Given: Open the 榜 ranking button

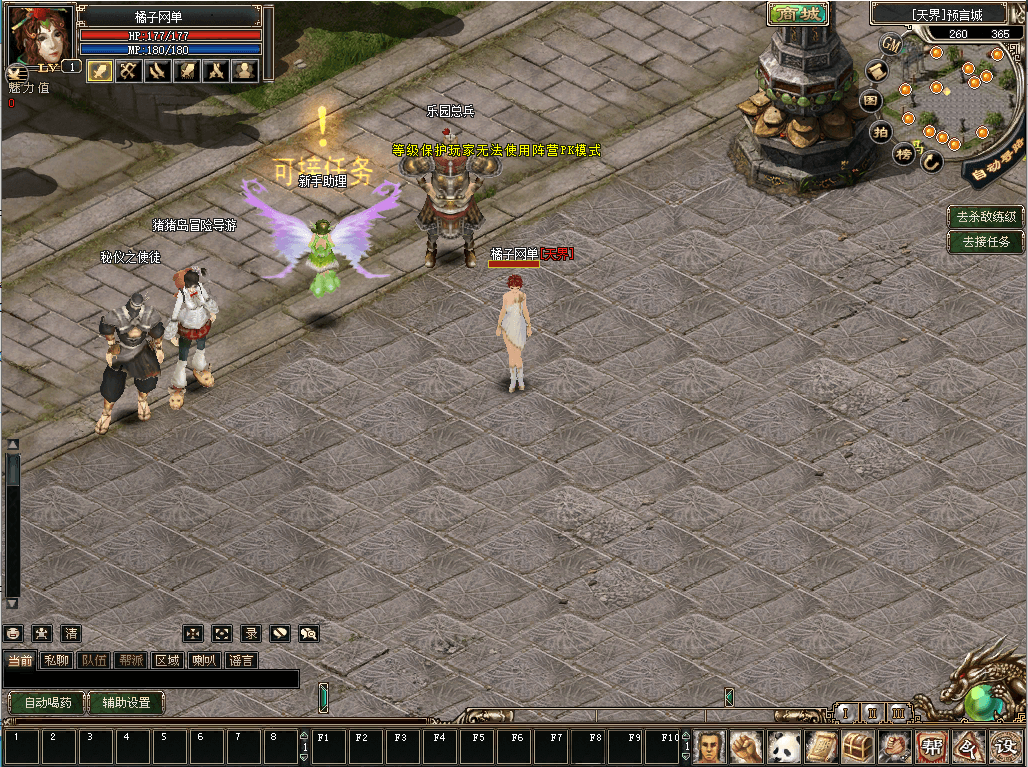Looking at the screenshot, I should [x=904, y=153].
